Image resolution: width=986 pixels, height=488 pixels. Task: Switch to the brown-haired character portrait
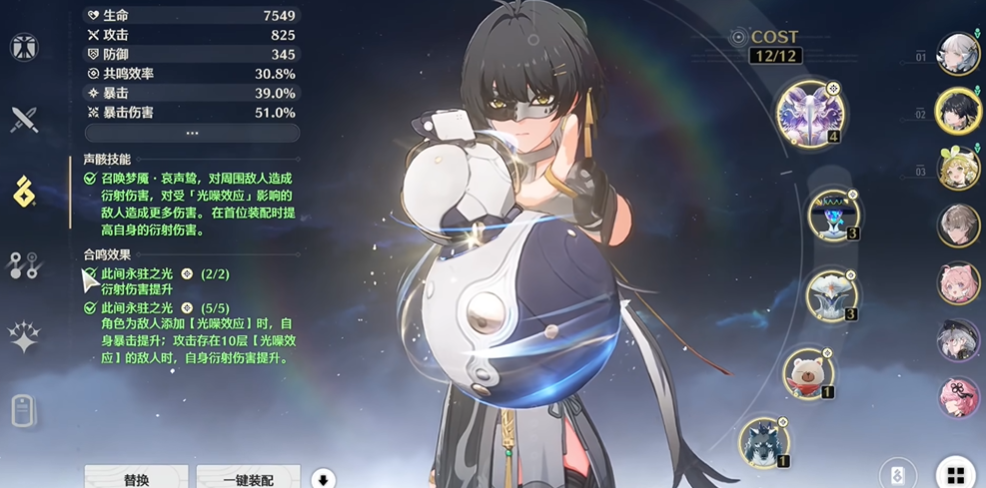coord(957,225)
